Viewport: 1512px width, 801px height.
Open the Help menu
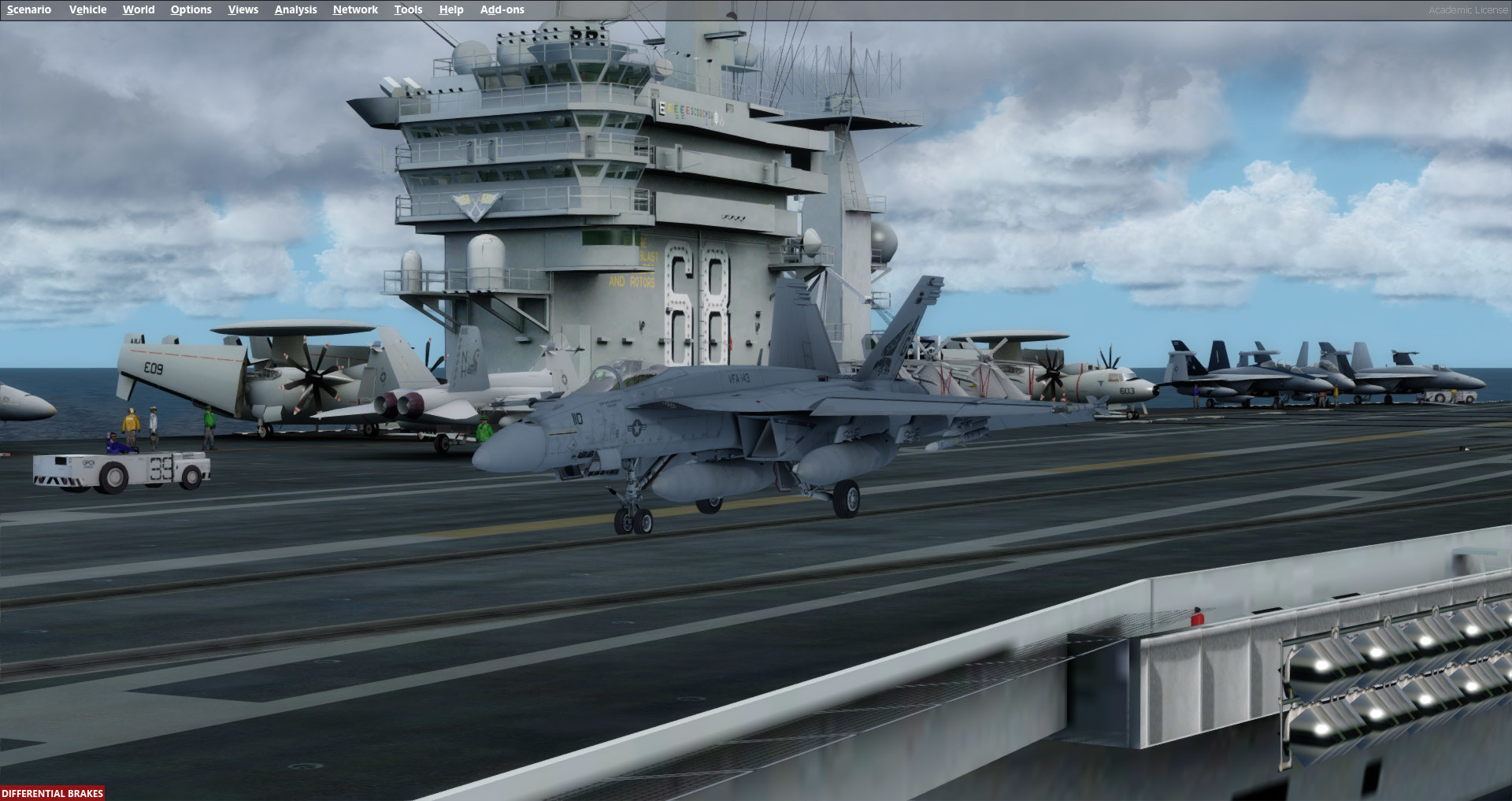click(x=450, y=9)
